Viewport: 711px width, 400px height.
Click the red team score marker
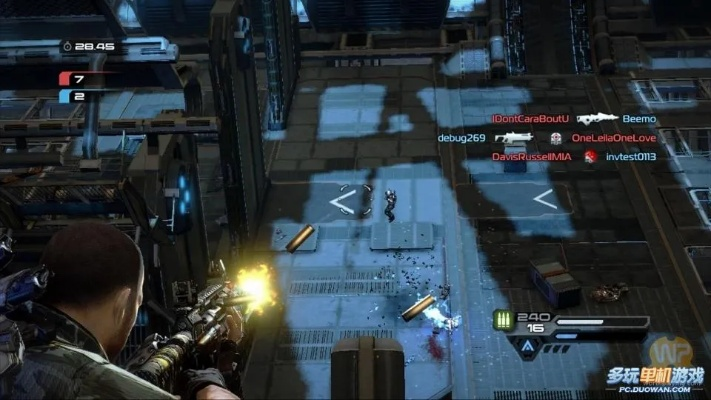point(65,77)
